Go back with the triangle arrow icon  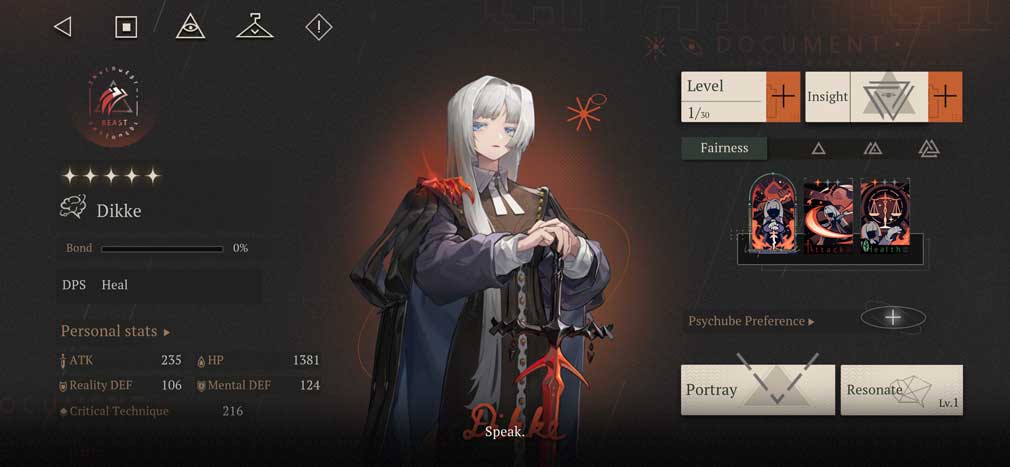(63, 27)
